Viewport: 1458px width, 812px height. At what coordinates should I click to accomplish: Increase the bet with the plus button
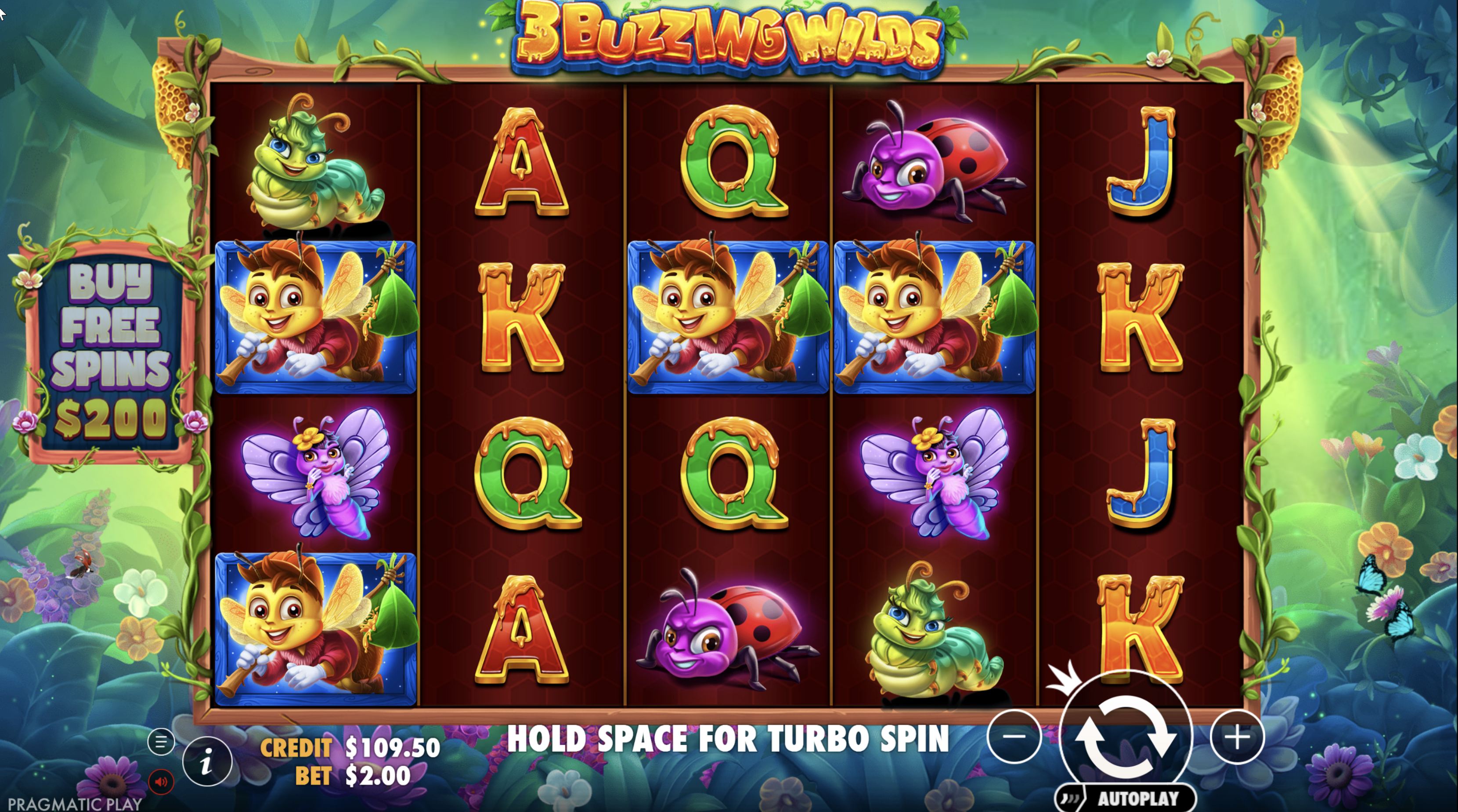pos(1237,737)
